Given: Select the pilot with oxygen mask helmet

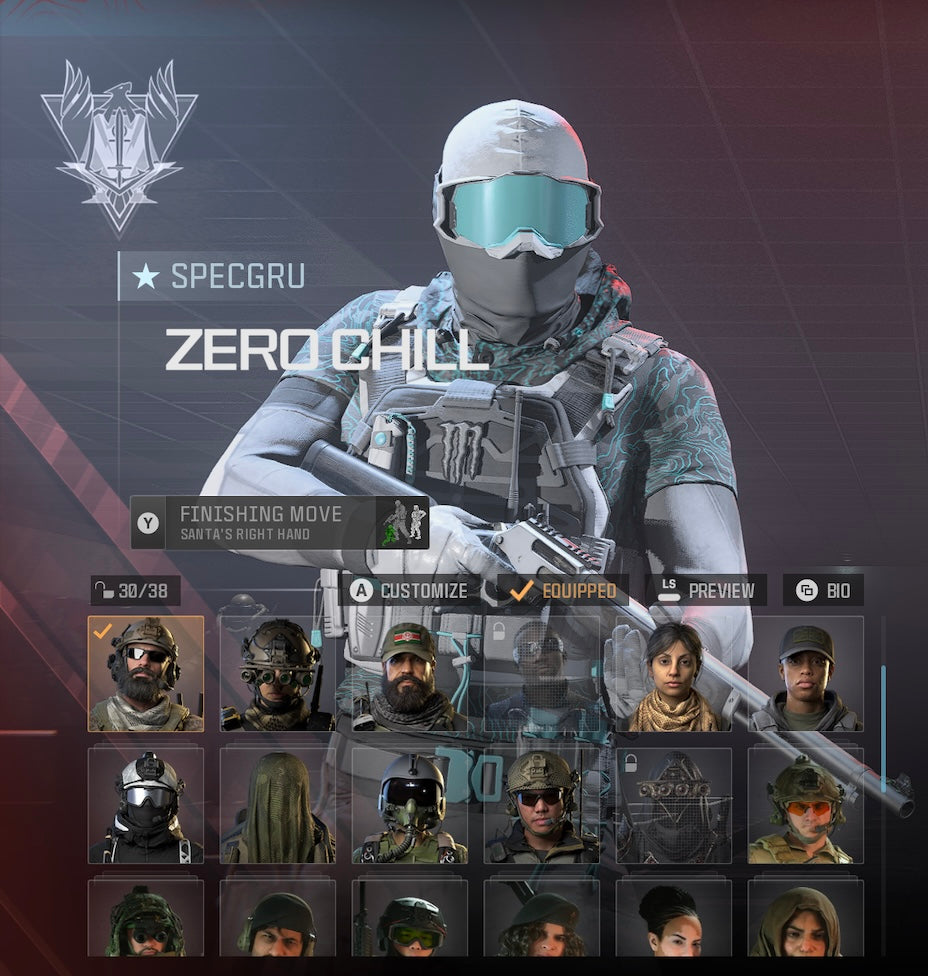Looking at the screenshot, I should 409,806.
